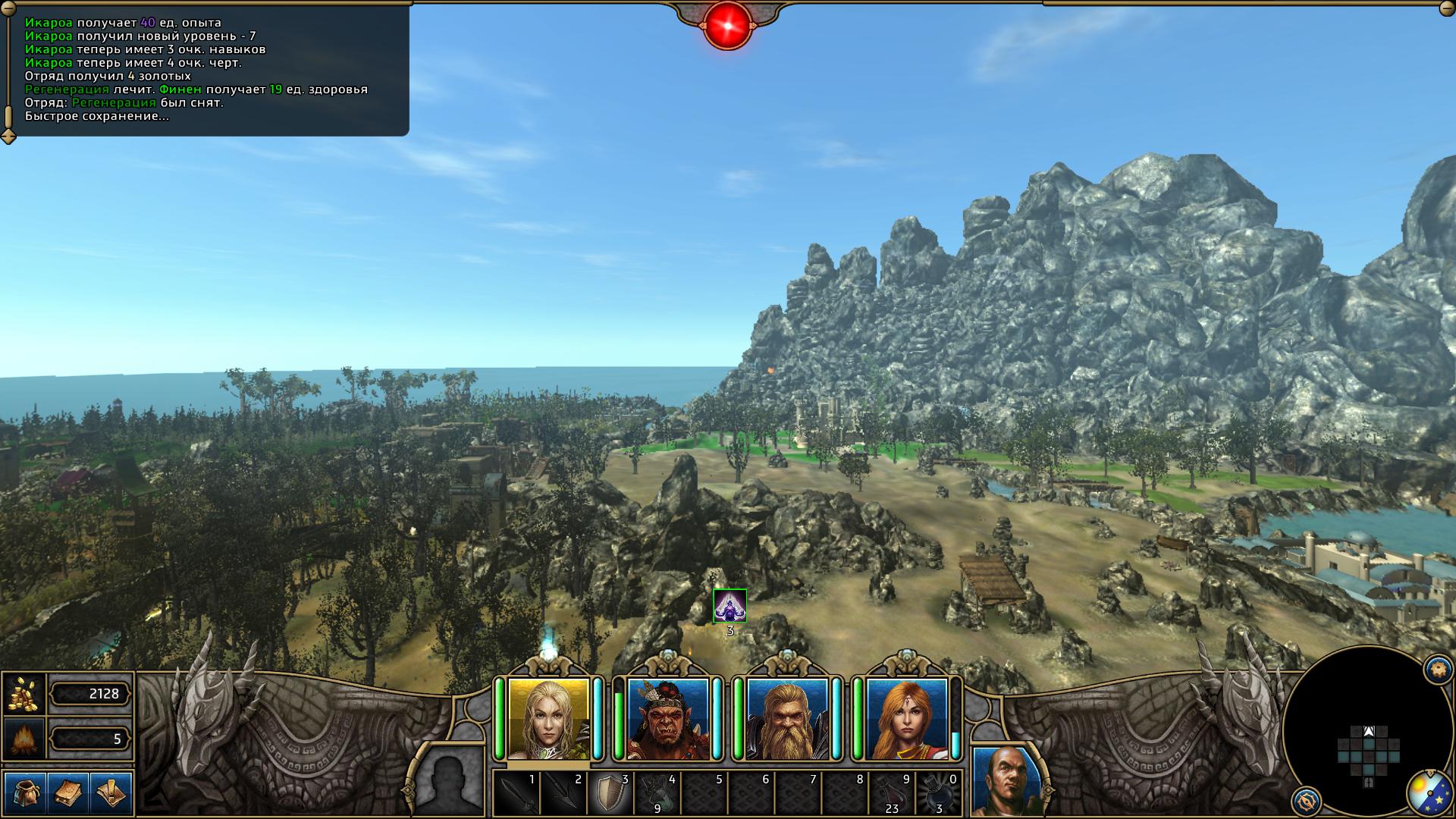Image resolution: width=1456 pixels, height=819 pixels.
Task: Open the inventory bag
Action: pos(25,793)
